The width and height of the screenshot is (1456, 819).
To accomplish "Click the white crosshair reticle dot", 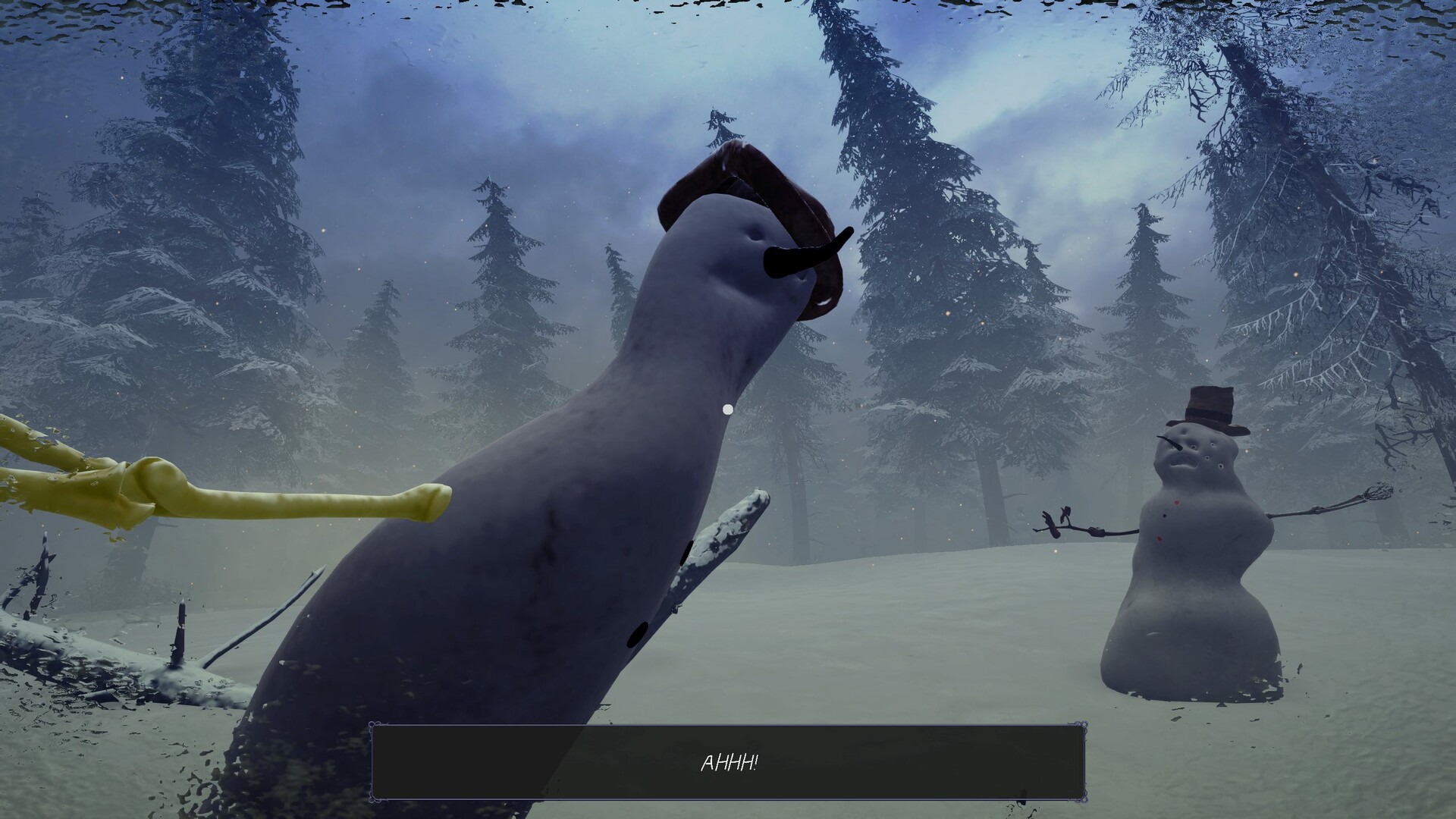I will (x=729, y=408).
